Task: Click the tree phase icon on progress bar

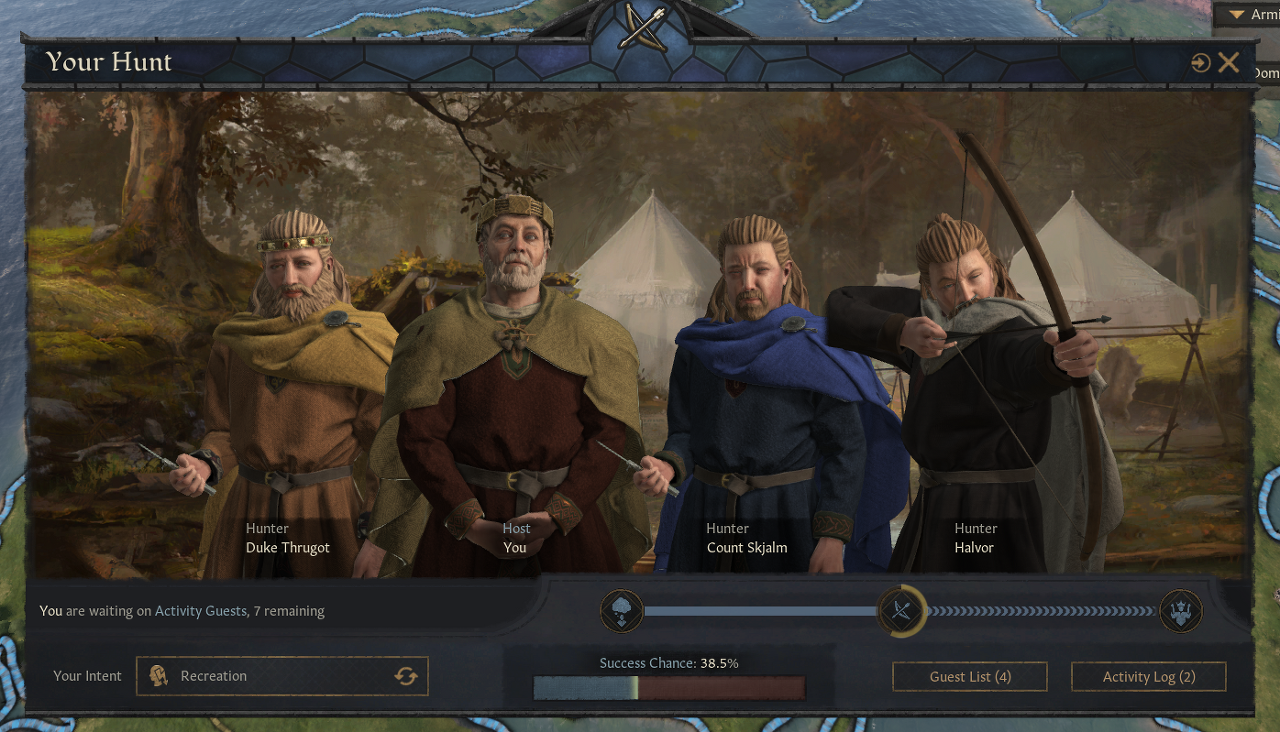Action: coord(621,611)
